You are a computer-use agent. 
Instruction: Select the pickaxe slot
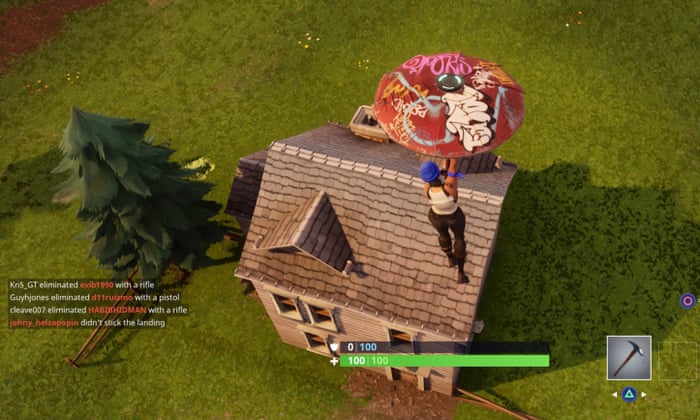click(629, 357)
